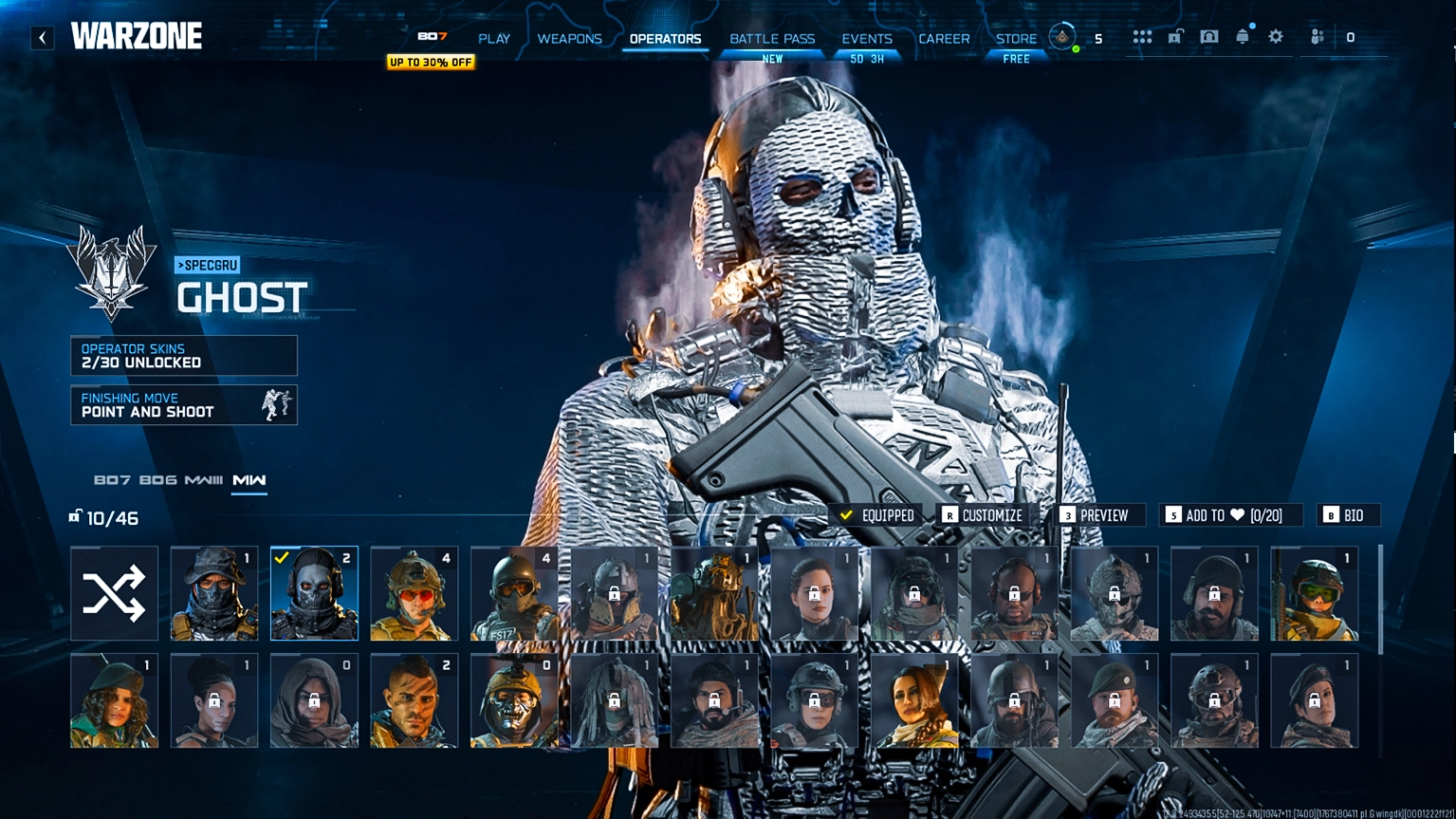Open the CUSTOMIZE button
Viewport: 1456px width, 819px height.
983,515
